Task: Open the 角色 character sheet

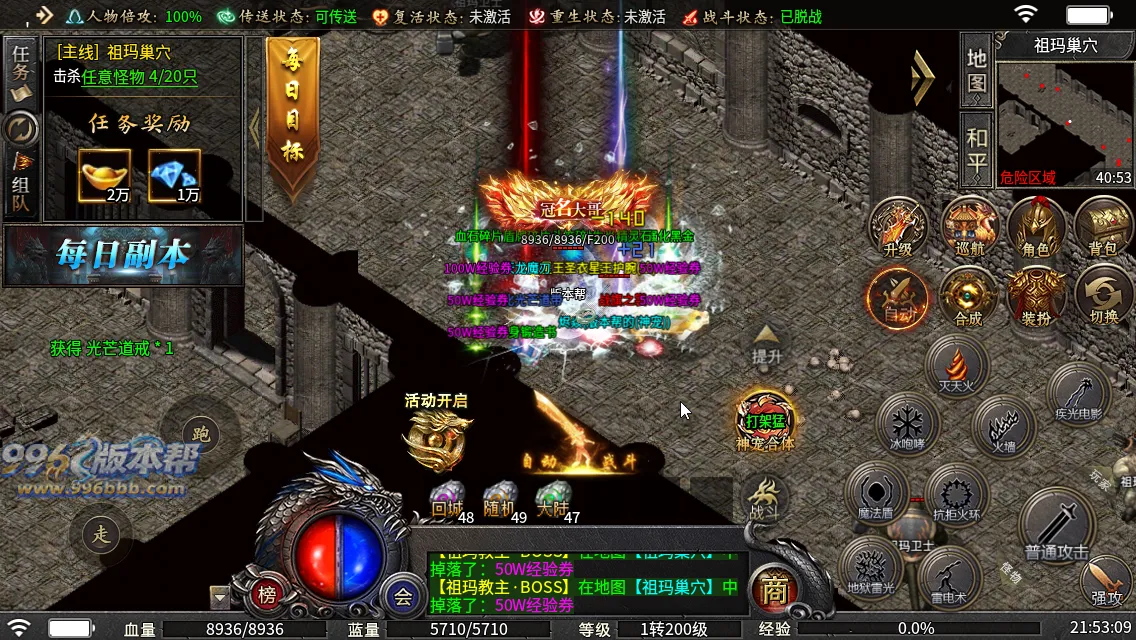Action: click(1035, 228)
